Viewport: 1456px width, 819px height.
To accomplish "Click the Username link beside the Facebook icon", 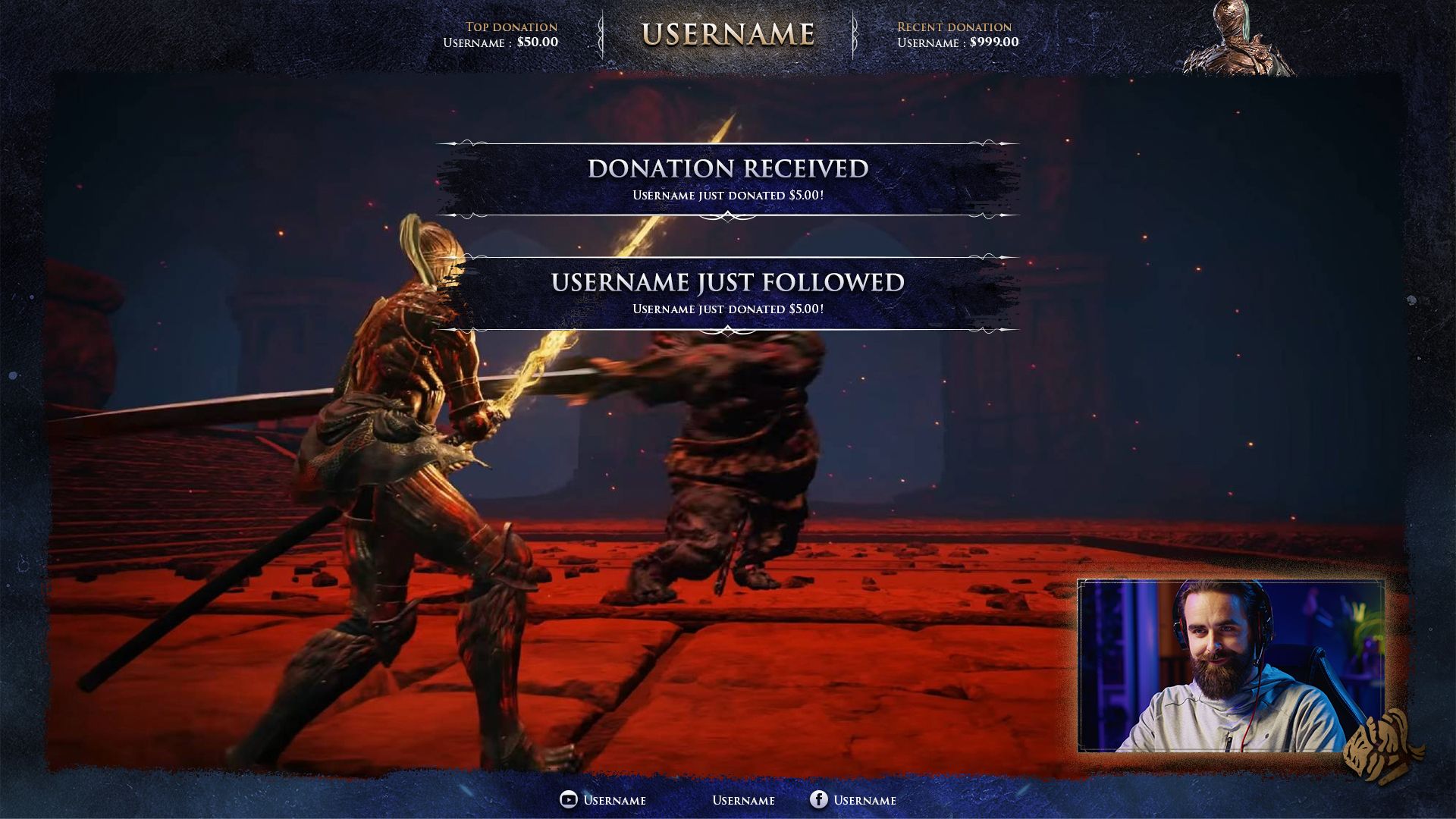I will point(865,800).
